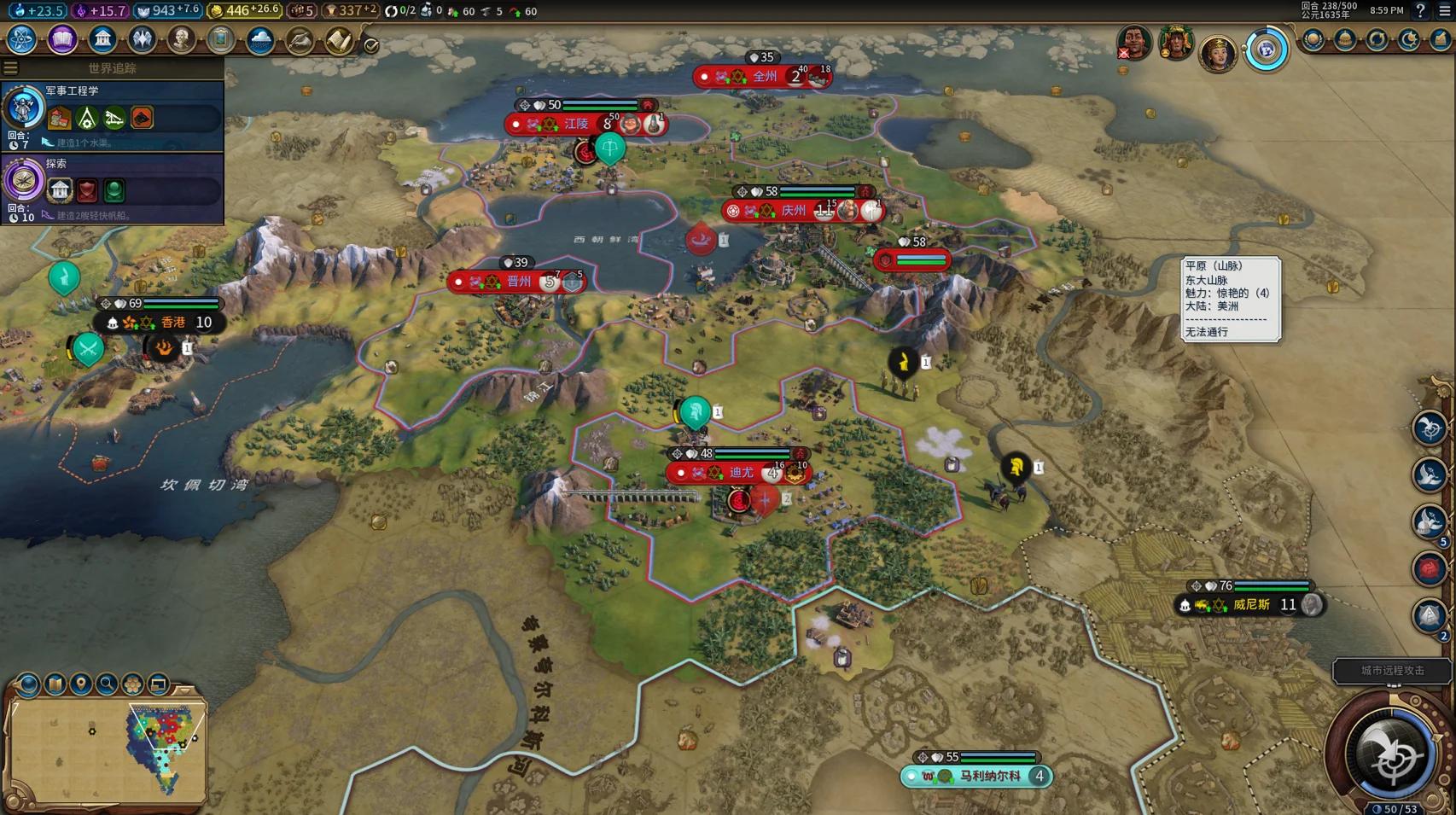Image resolution: width=1456 pixels, height=815 pixels.
Task: Click 城市远程攻击 city ranged attack button
Action: pyautogui.click(x=1392, y=671)
